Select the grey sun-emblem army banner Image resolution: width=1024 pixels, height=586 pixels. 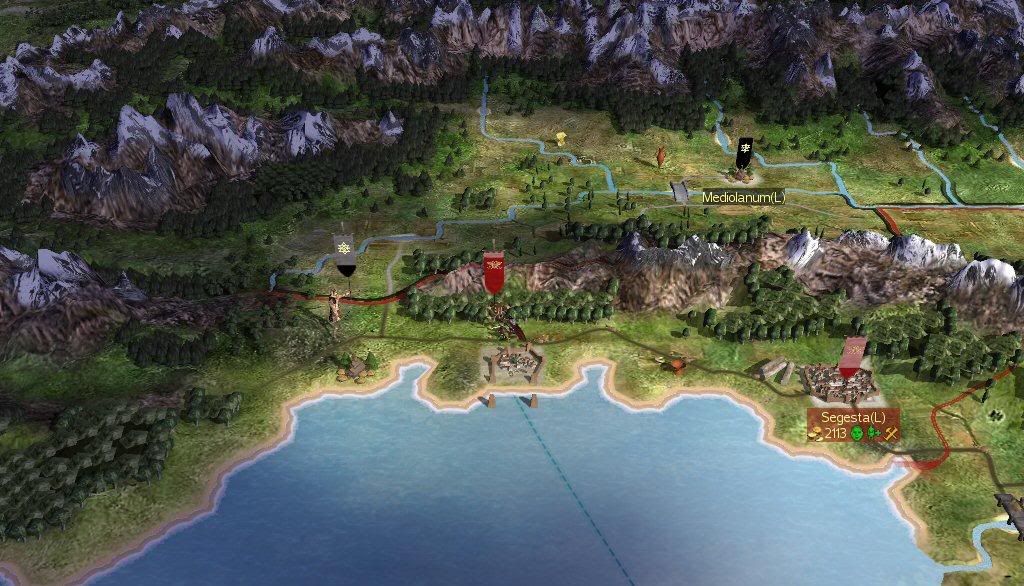tap(344, 256)
